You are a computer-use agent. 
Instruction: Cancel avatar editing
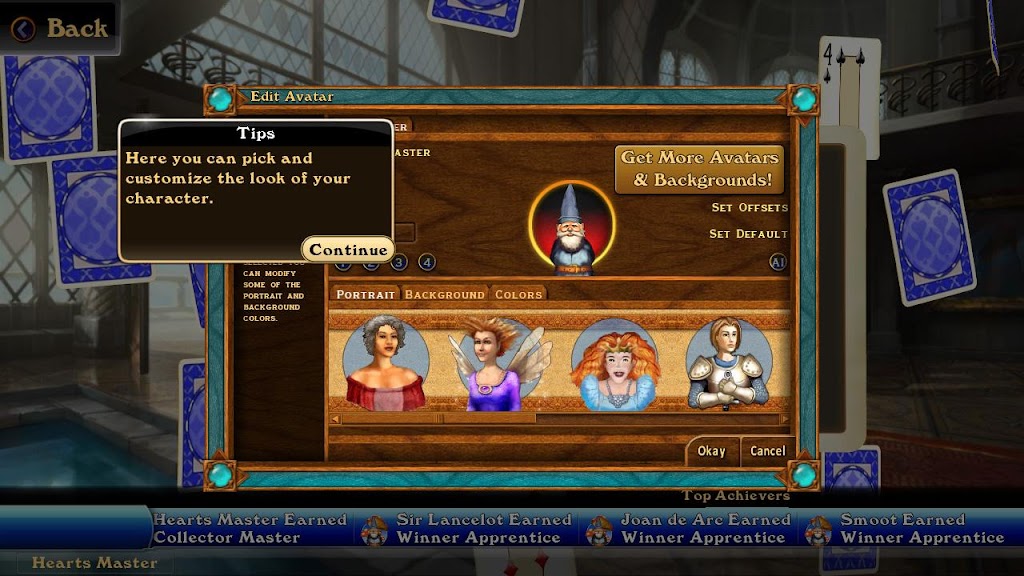pyautogui.click(x=768, y=451)
